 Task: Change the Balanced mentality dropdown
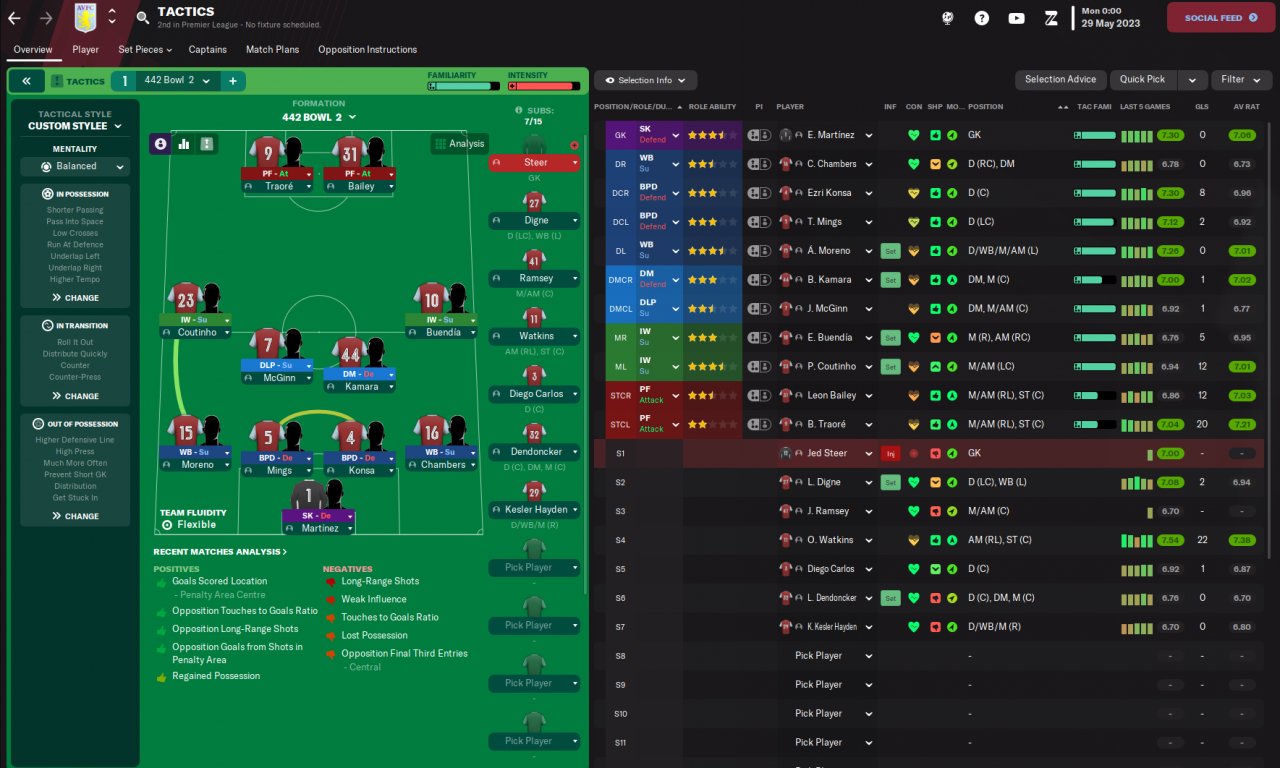click(76, 167)
